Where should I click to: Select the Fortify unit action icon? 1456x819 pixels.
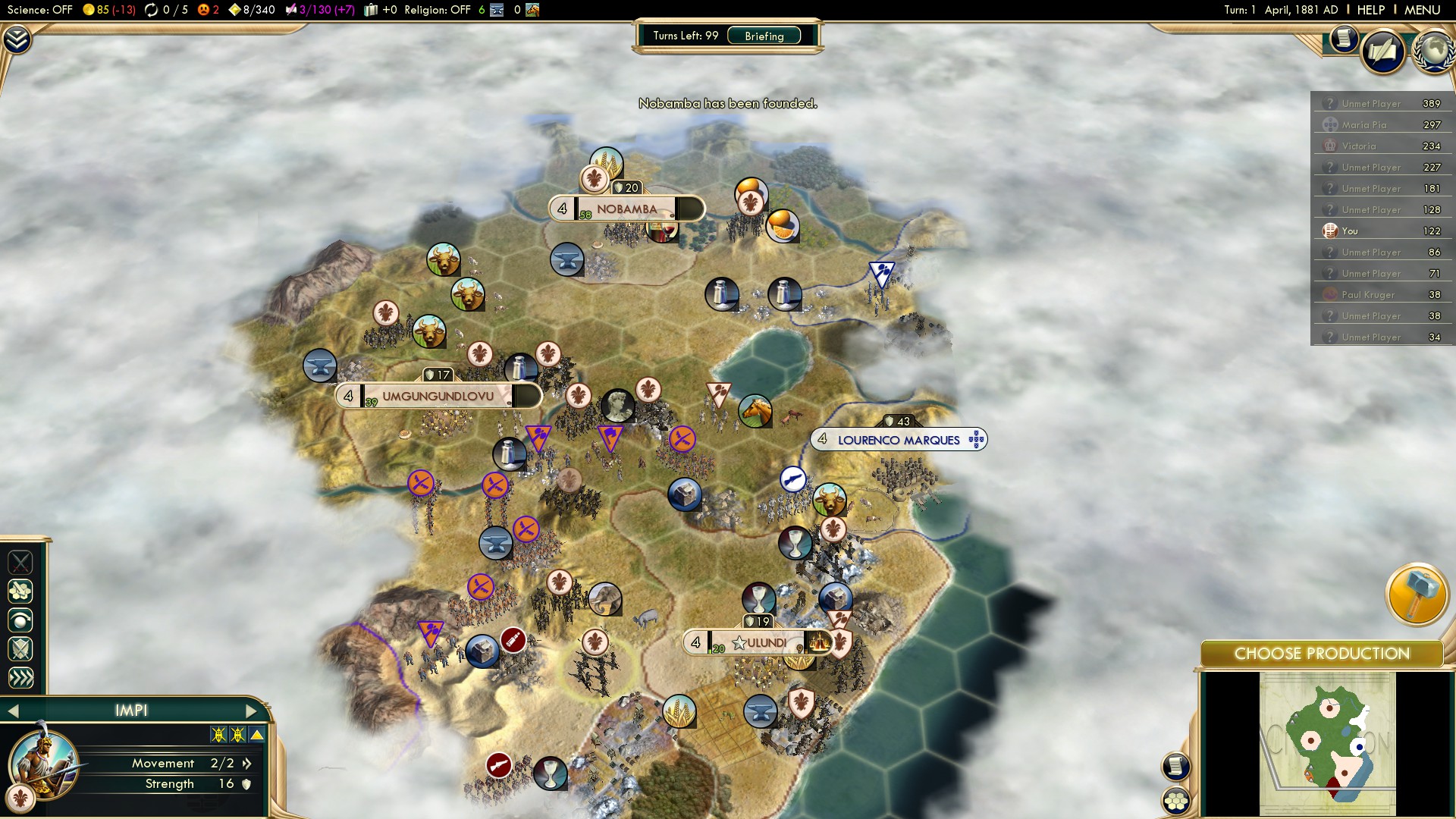[21, 649]
